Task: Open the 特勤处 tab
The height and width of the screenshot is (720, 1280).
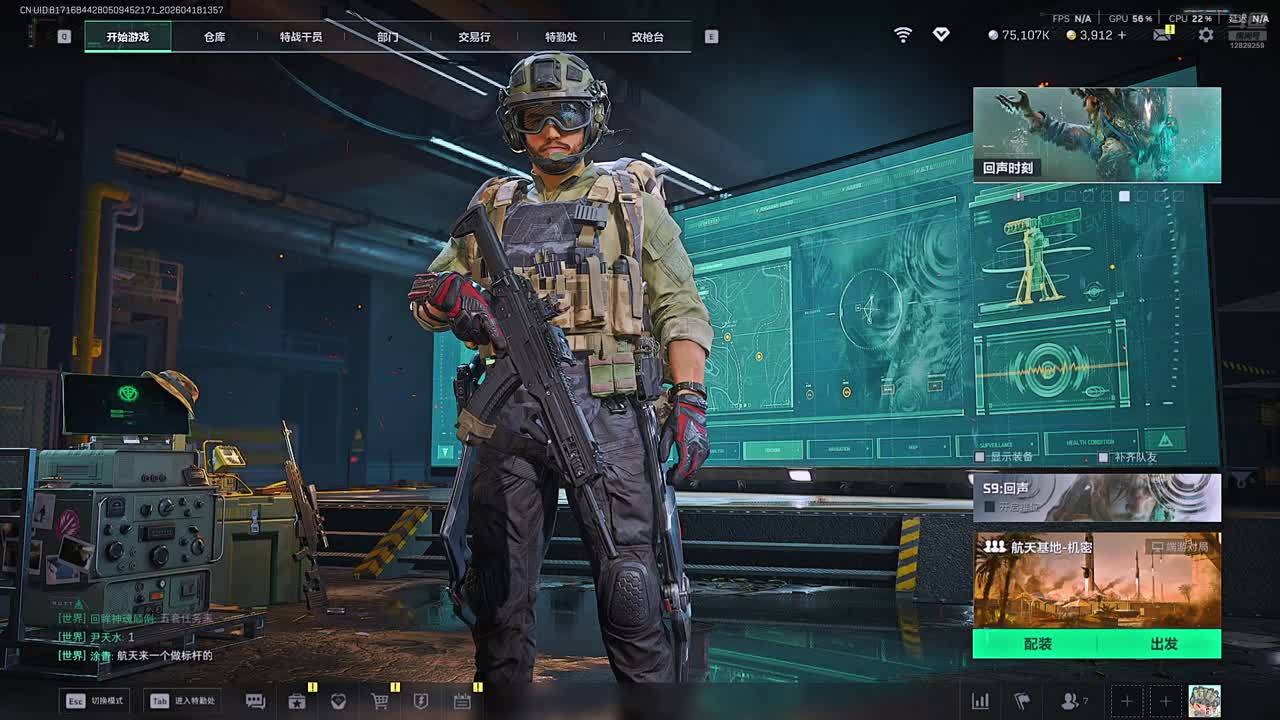Action: 561,37
